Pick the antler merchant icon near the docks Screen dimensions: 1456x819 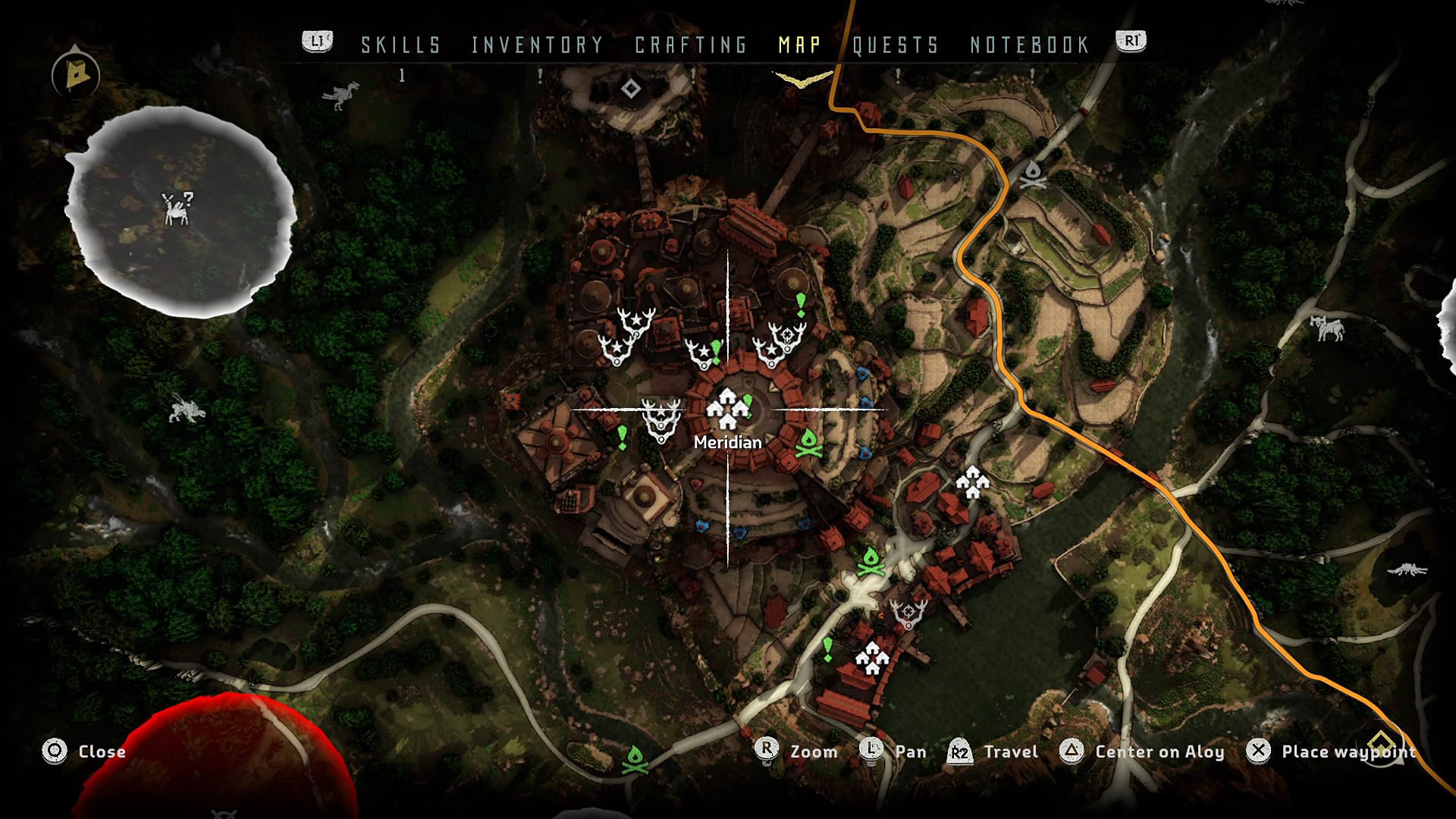(908, 613)
